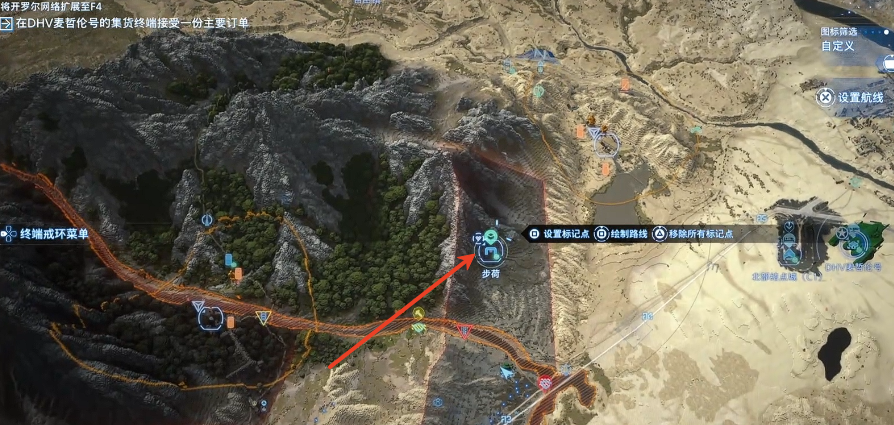Select the DHV麦哲伦号 ship marker
The image size is (894, 425).
coord(855,243)
